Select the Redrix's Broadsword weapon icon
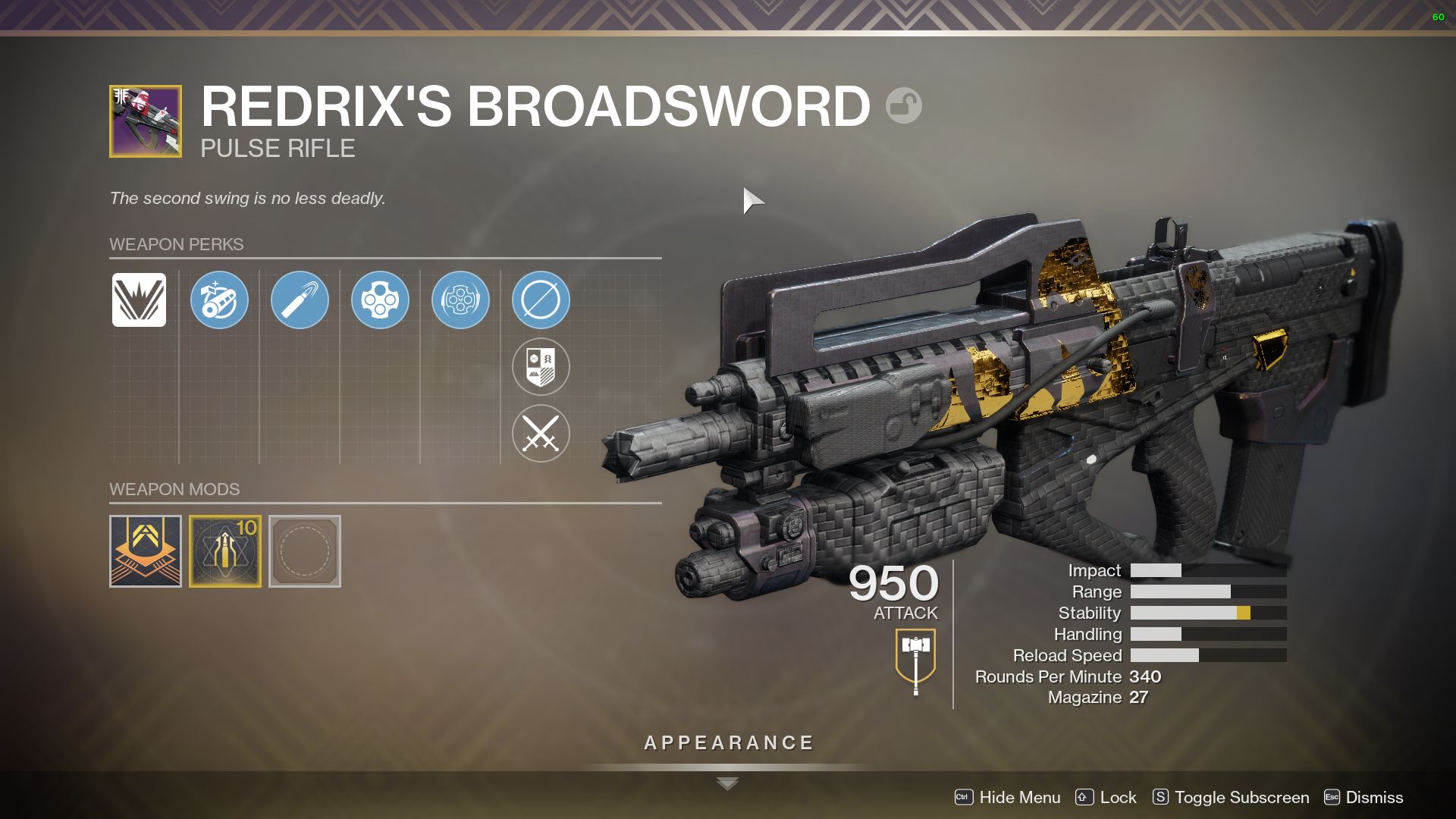 point(146,121)
